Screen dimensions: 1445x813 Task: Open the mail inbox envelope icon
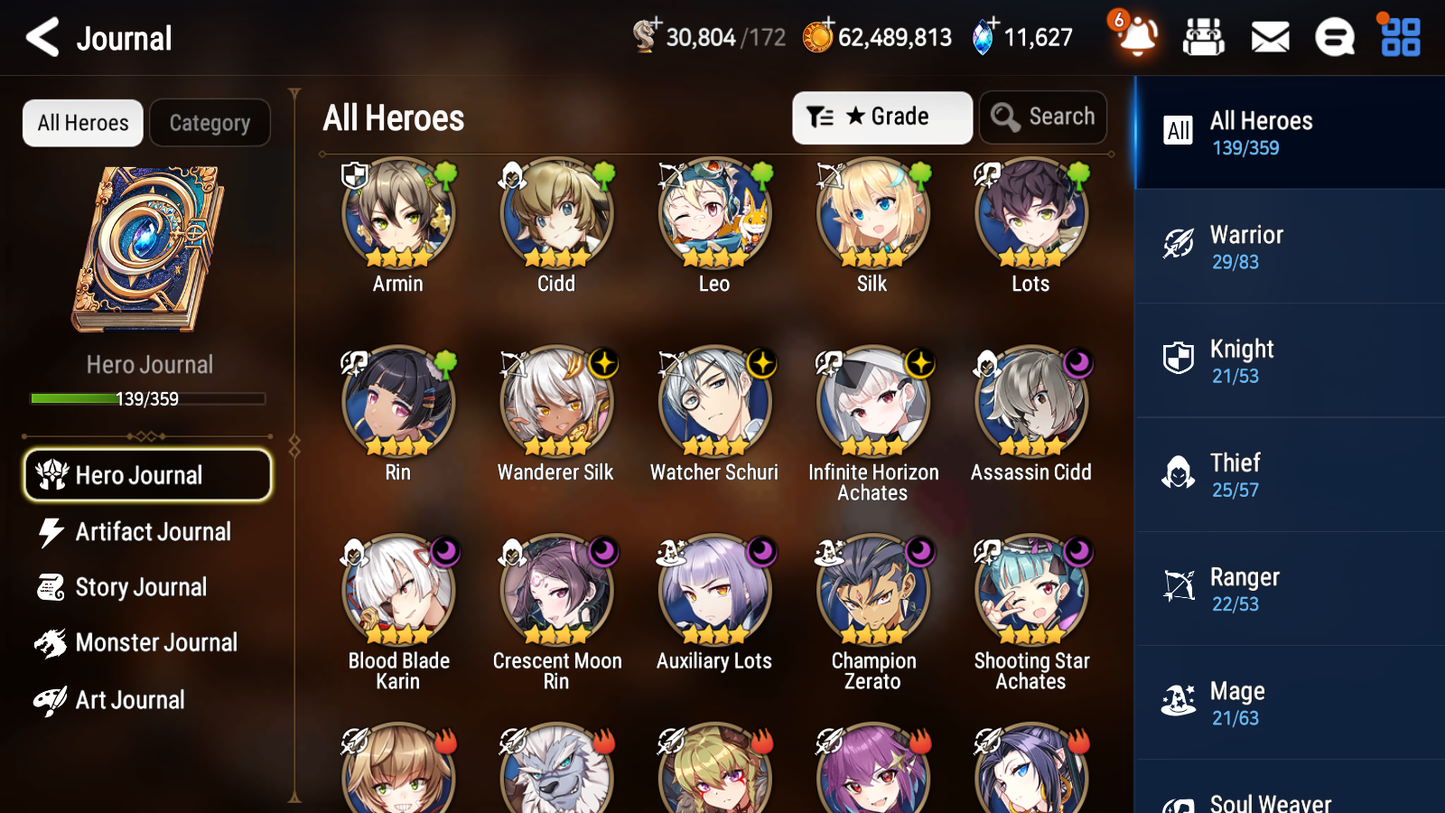pyautogui.click(x=1270, y=36)
